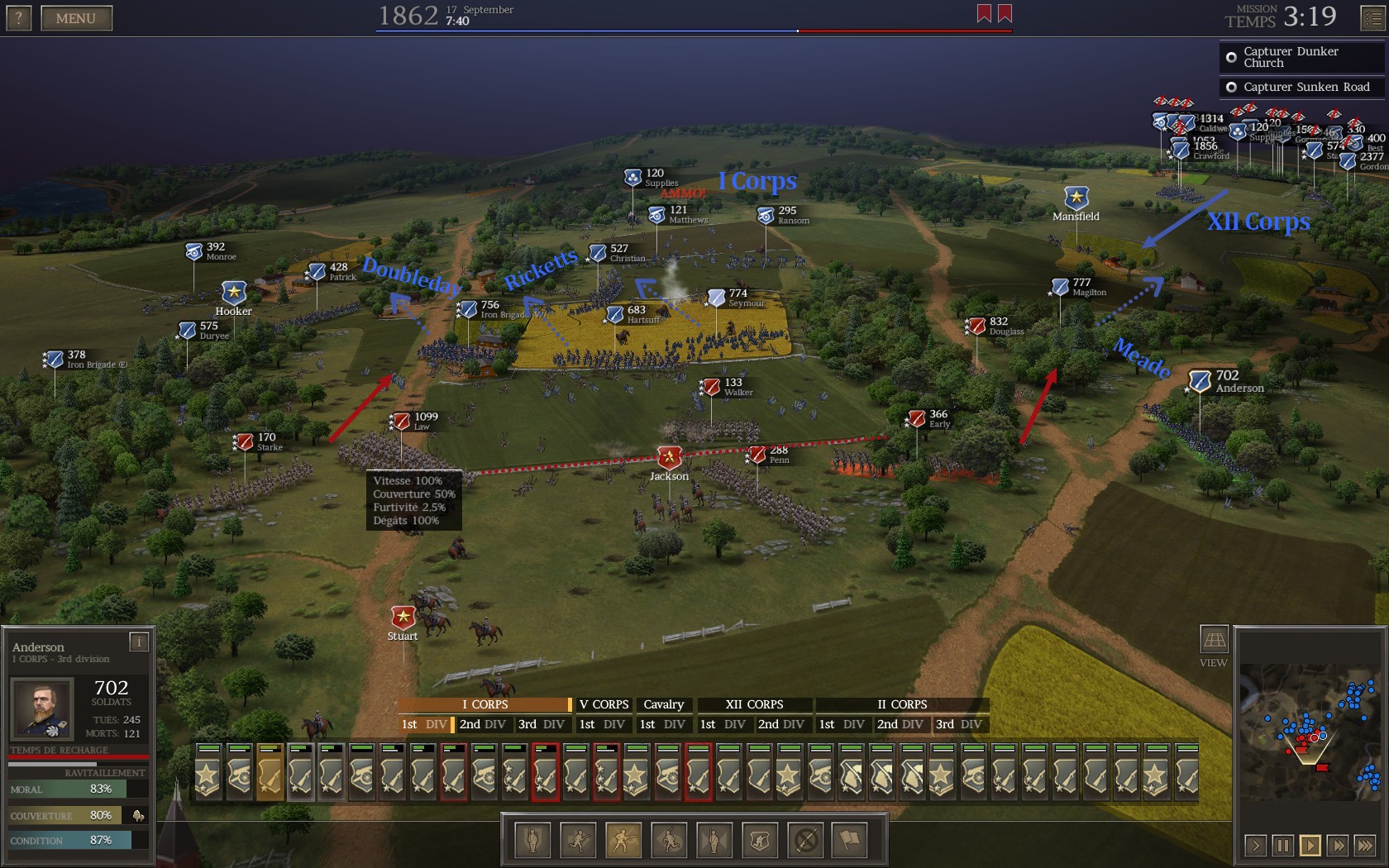The height and width of the screenshot is (868, 1389).
Task: Pause the battle
Action: tap(1283, 845)
